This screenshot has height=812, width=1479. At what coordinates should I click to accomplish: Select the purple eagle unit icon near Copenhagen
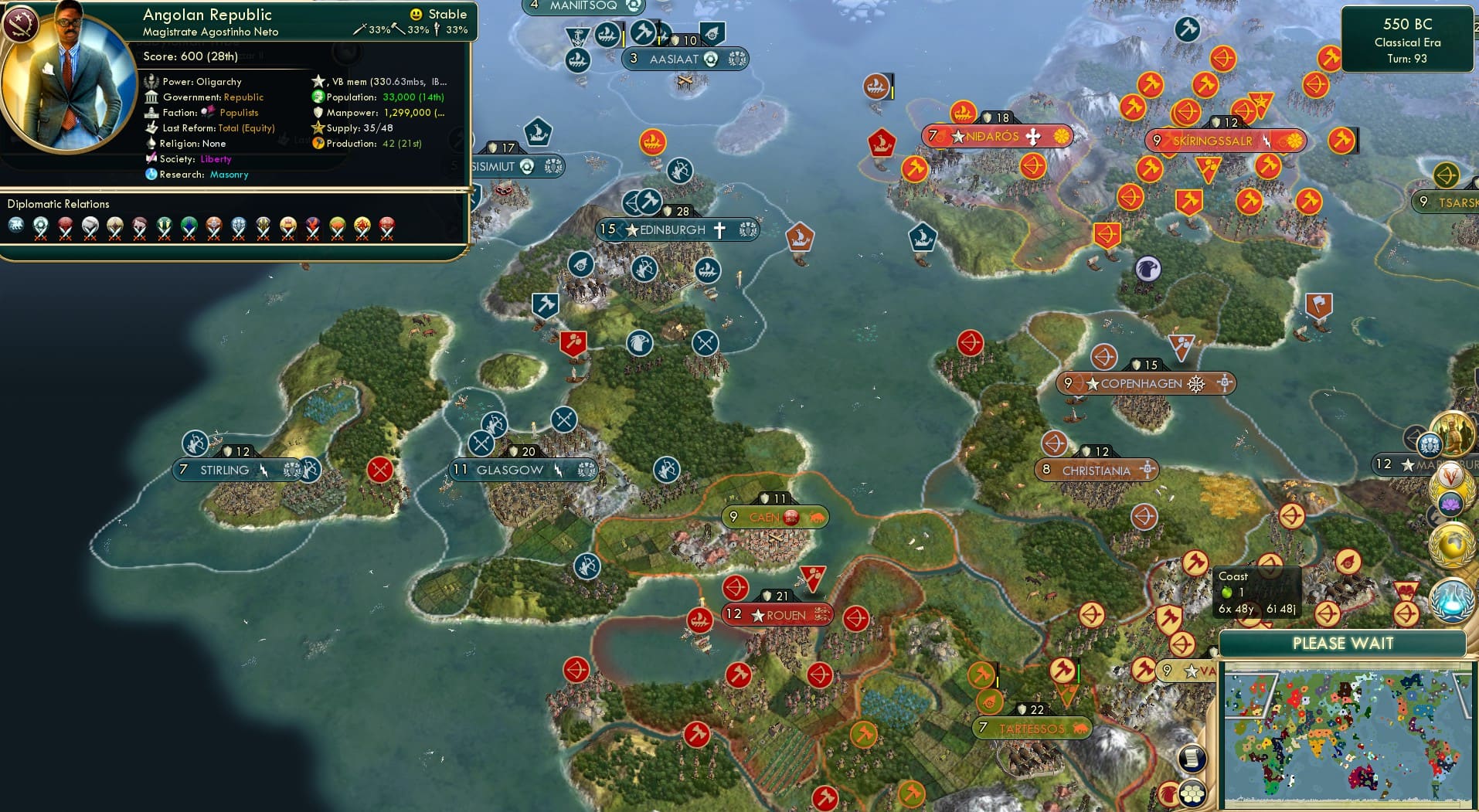tap(1151, 268)
